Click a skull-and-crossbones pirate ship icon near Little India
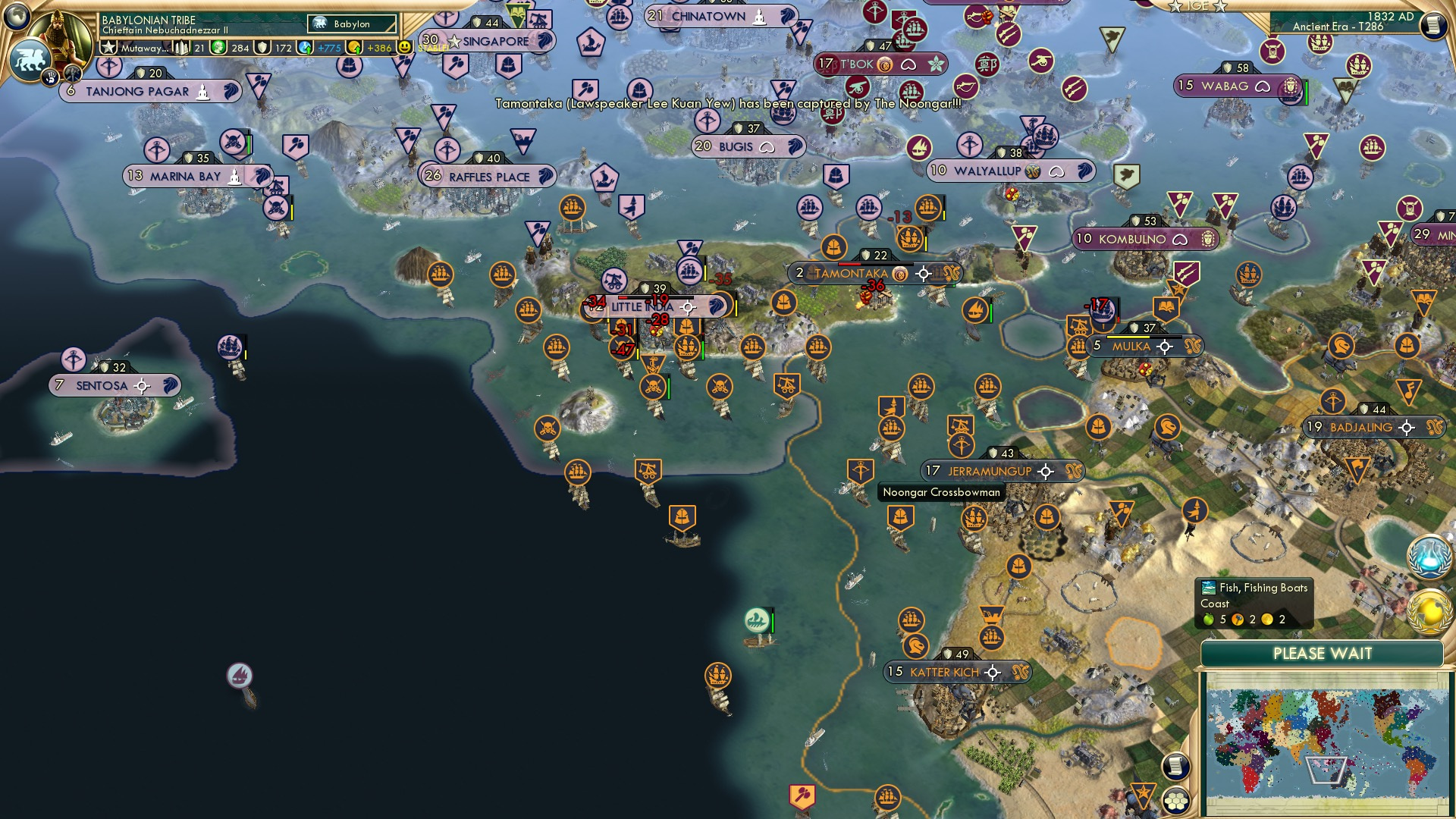1456x819 pixels. (654, 388)
